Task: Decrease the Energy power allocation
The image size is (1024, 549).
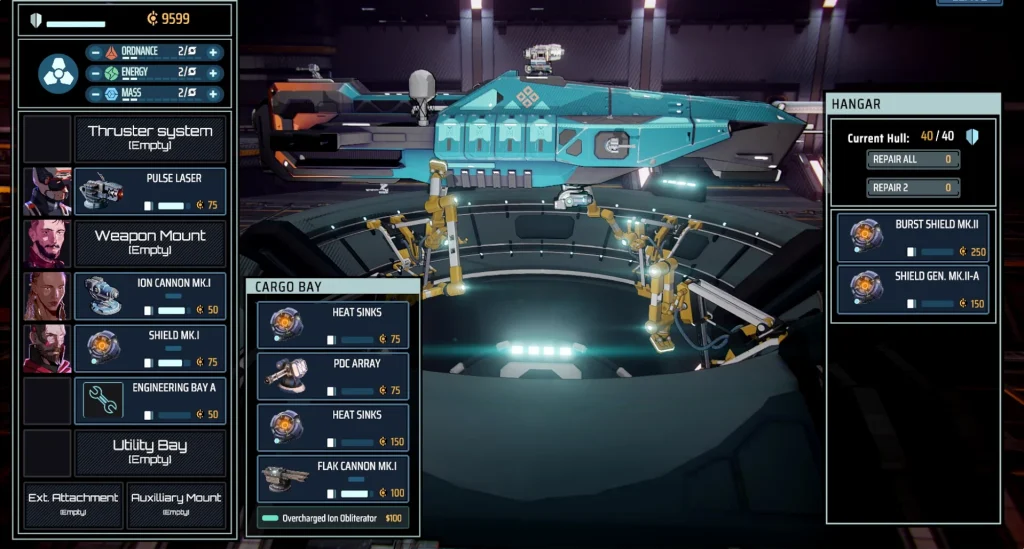Action: click(95, 73)
